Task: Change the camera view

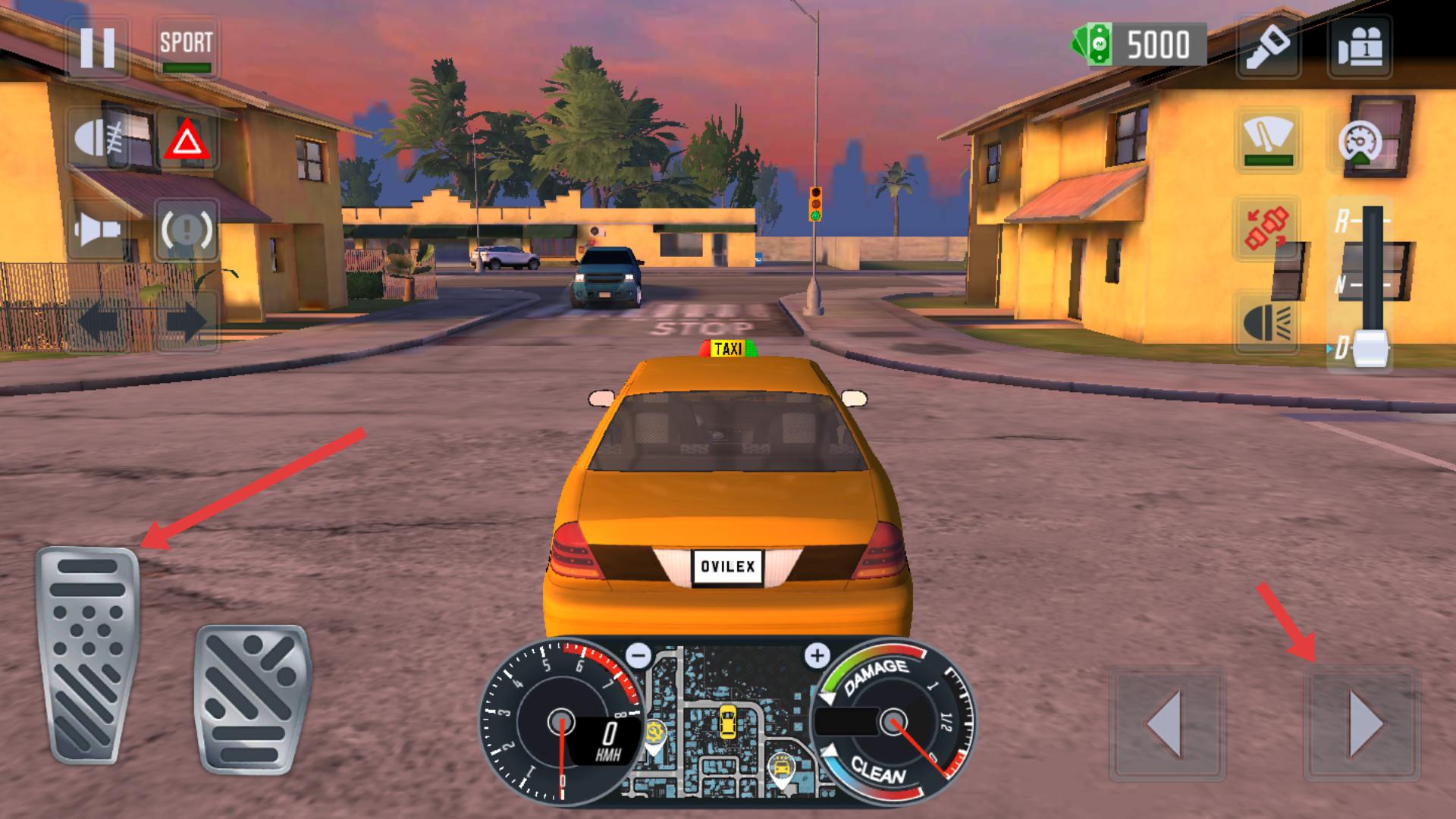Action: click(x=1359, y=47)
